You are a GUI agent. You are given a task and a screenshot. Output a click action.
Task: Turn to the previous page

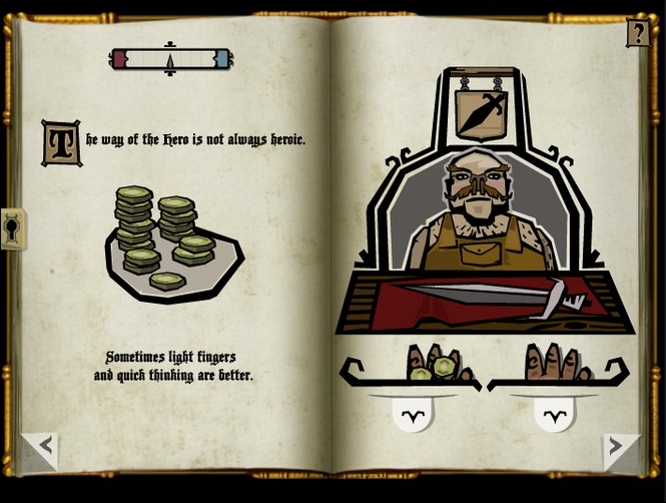(39, 449)
